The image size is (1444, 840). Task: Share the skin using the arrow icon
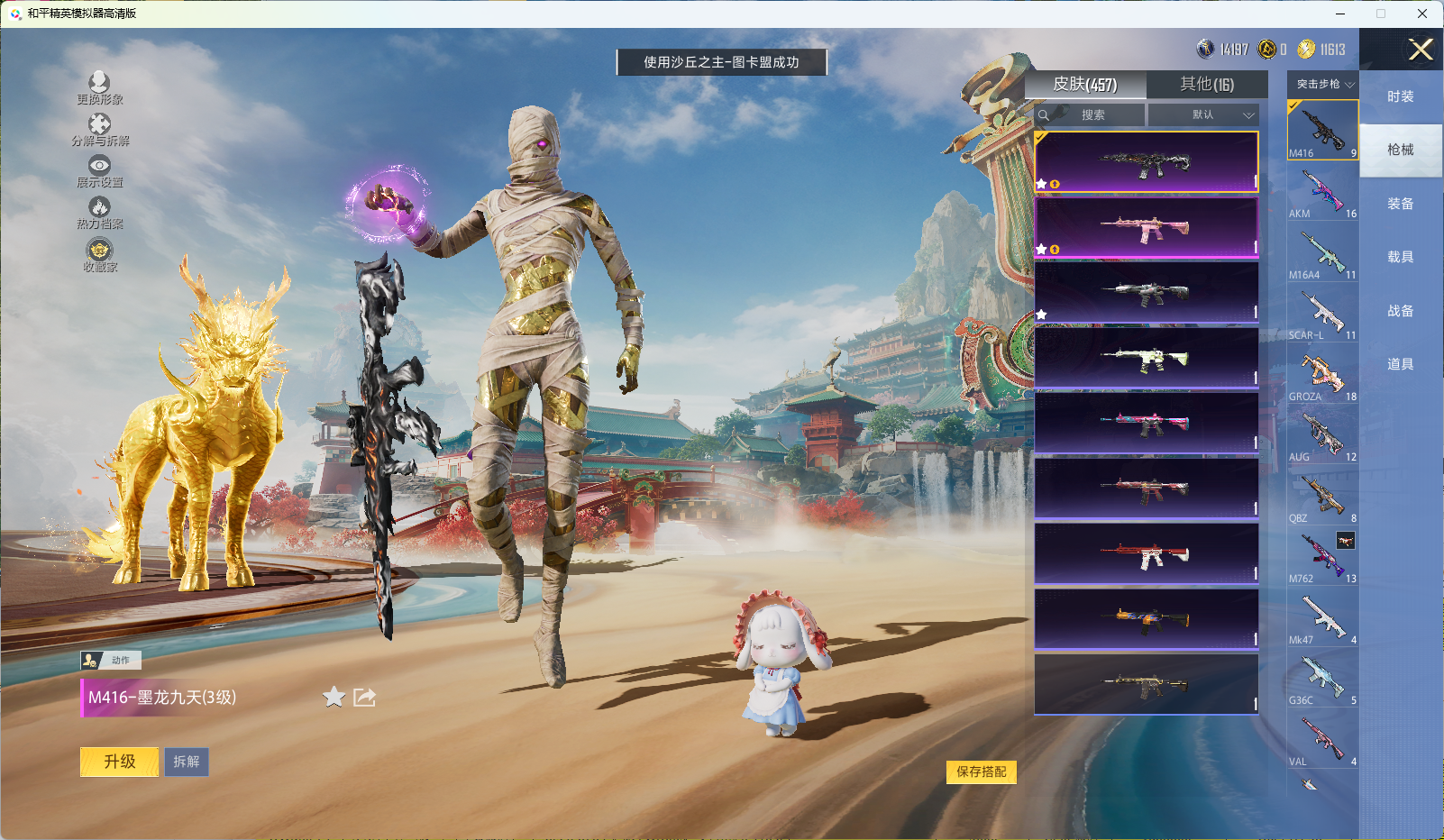click(364, 697)
